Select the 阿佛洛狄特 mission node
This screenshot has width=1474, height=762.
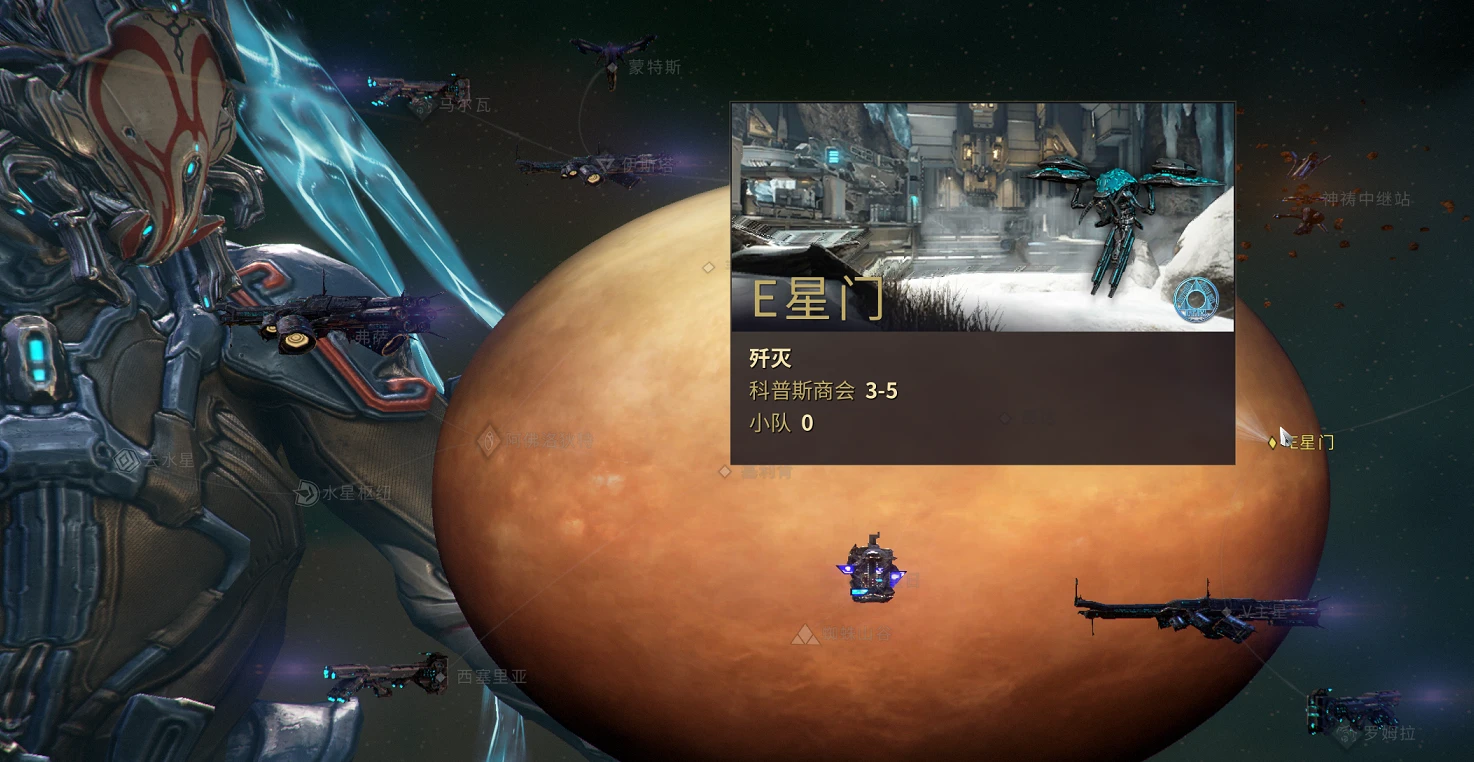tap(488, 440)
